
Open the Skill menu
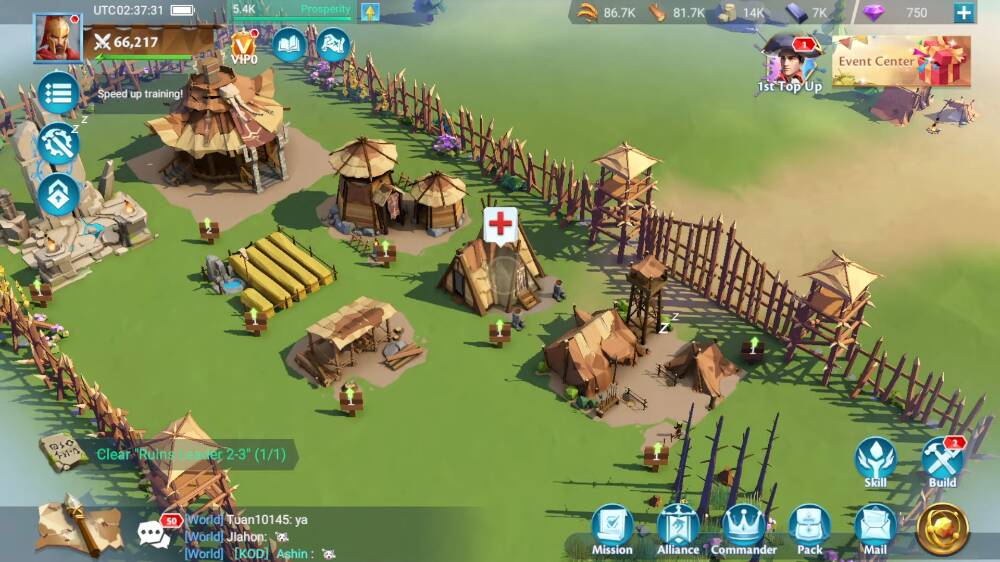tap(875, 463)
